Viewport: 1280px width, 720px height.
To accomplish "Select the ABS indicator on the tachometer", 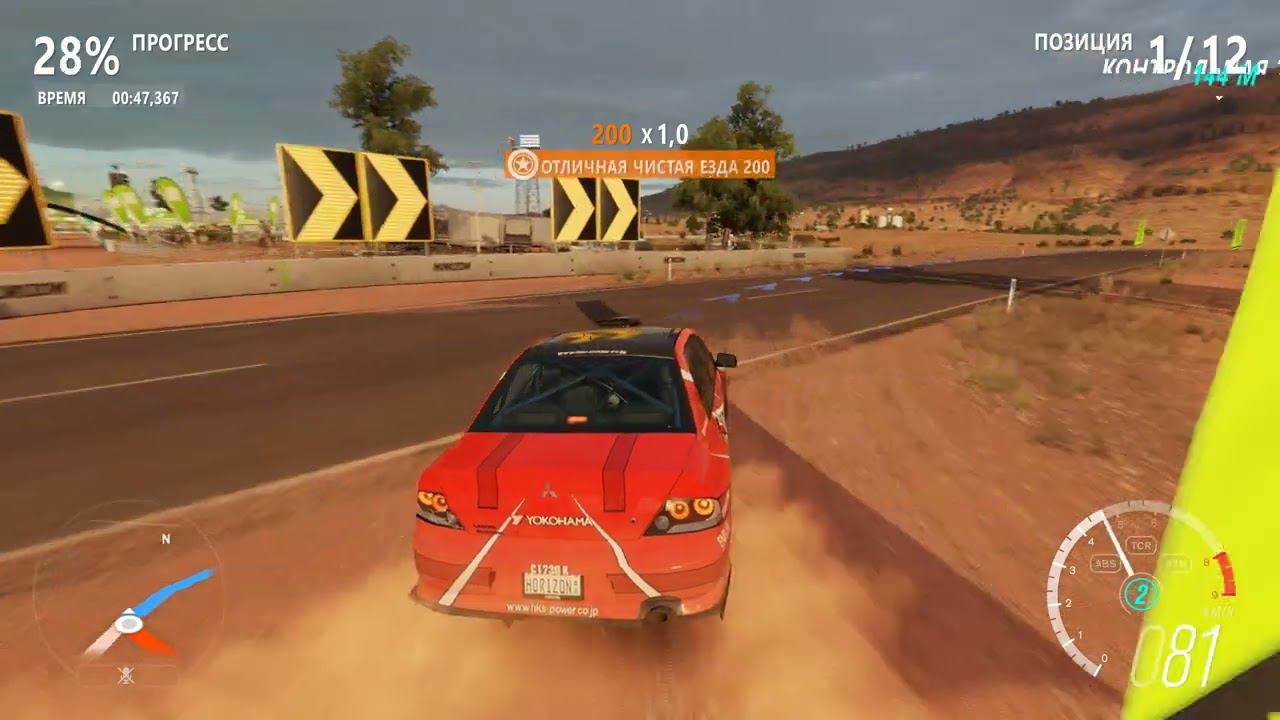I will (x=1106, y=564).
